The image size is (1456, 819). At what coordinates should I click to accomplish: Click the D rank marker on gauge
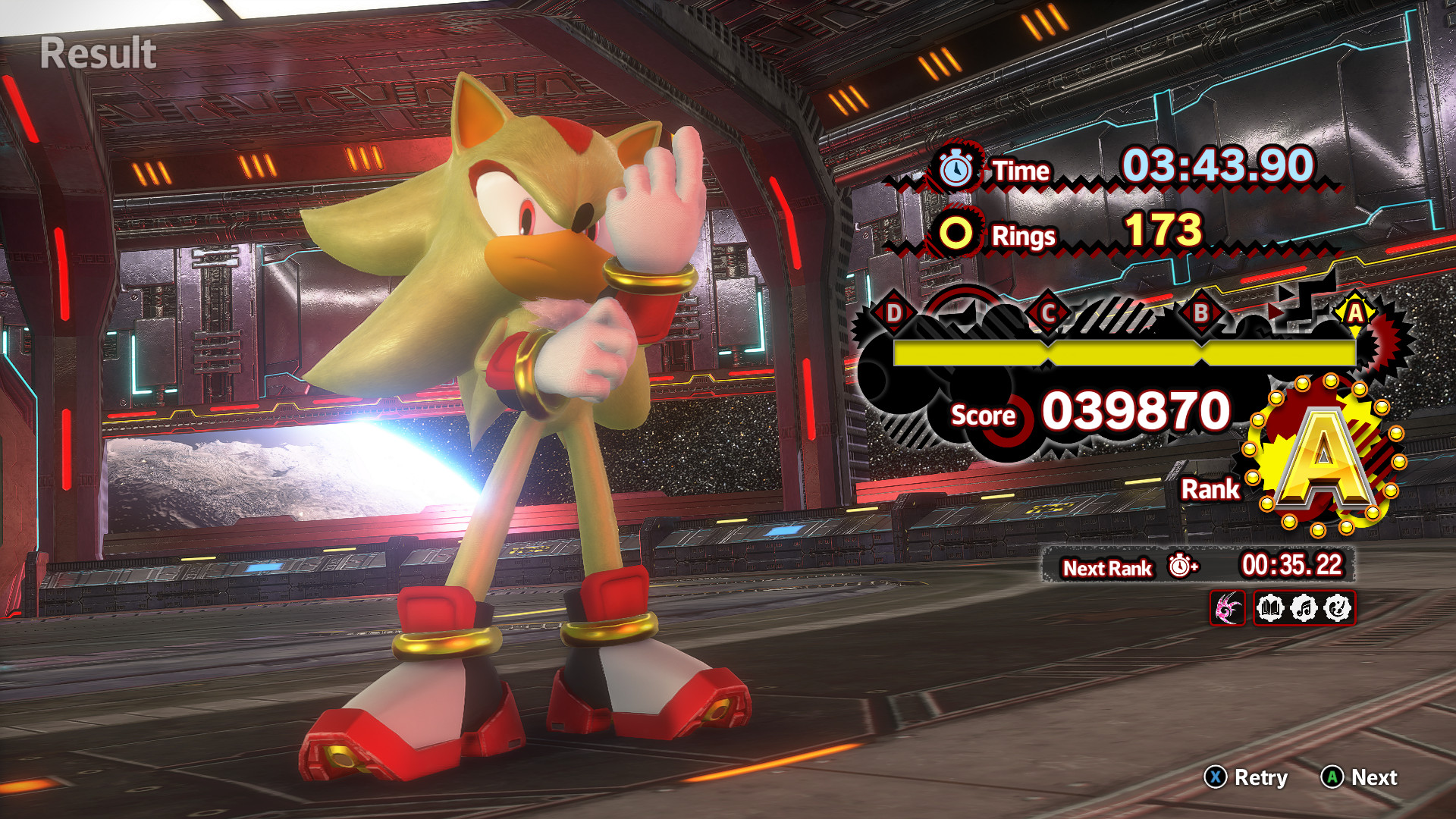tap(894, 312)
